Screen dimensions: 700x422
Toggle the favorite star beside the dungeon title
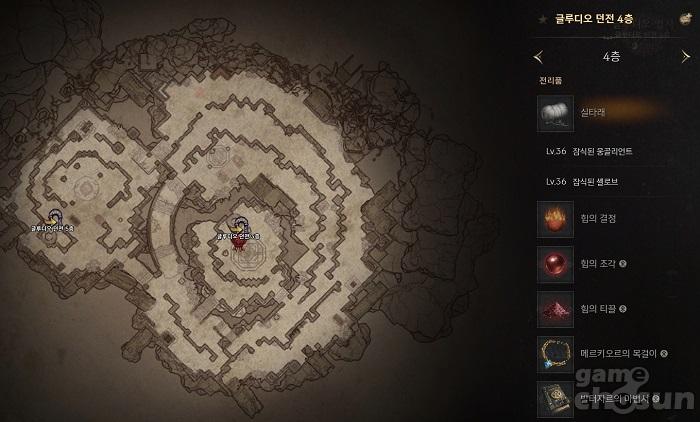[x=541, y=18]
